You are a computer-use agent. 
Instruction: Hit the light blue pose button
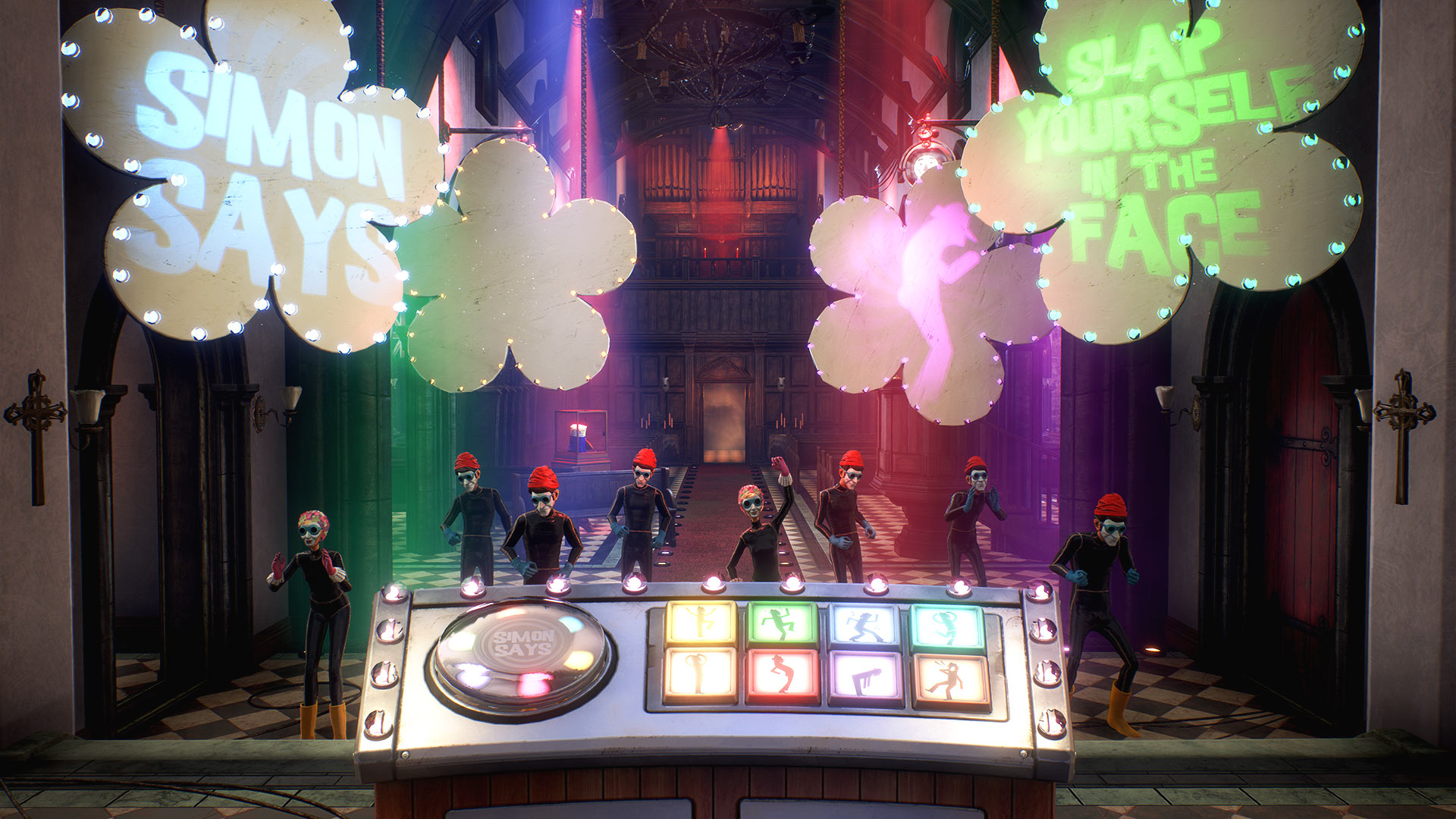tap(865, 626)
